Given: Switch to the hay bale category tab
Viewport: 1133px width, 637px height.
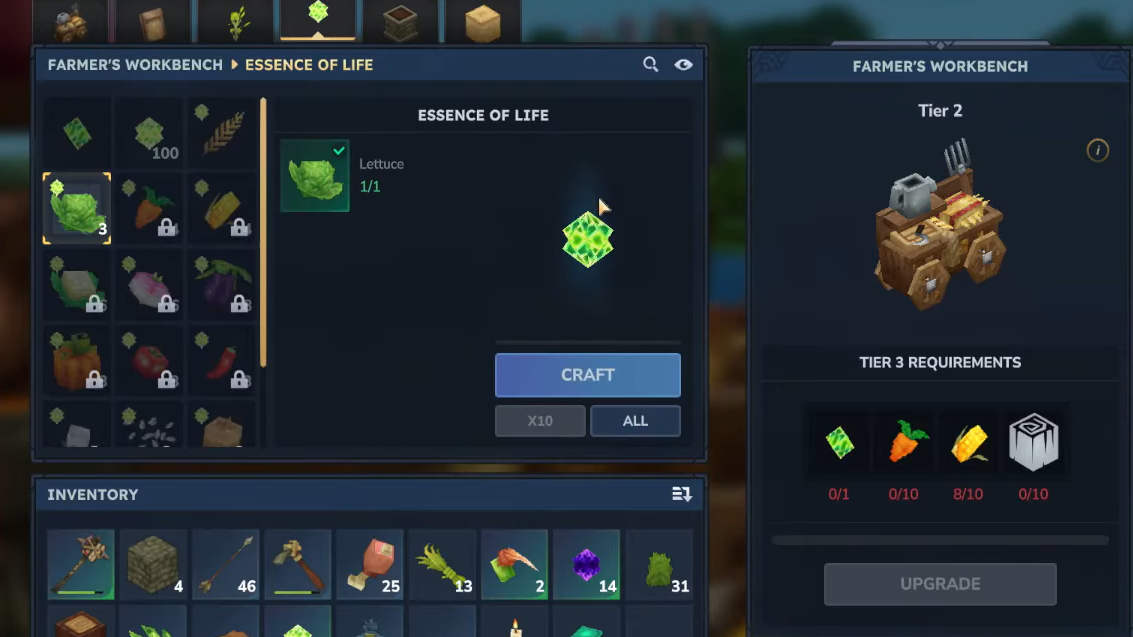Looking at the screenshot, I should pyautogui.click(x=482, y=21).
